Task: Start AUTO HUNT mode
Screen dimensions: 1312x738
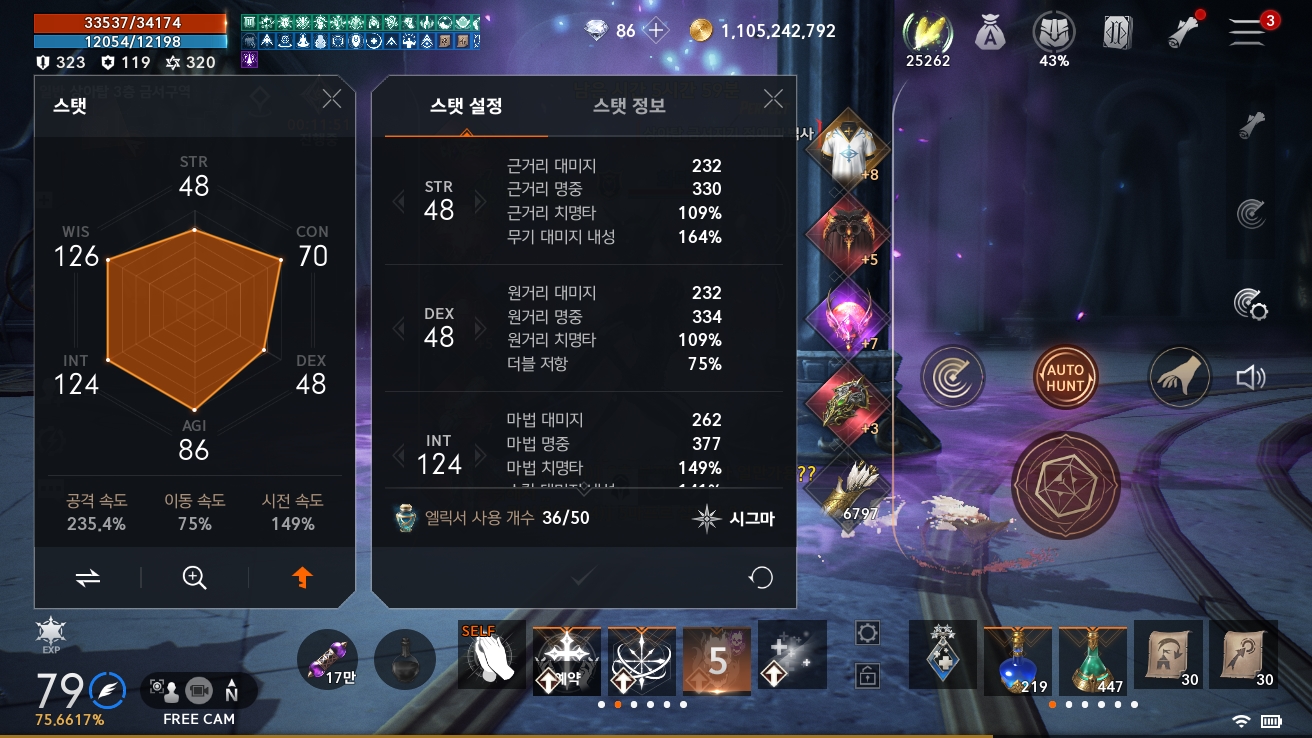Action: point(1065,377)
